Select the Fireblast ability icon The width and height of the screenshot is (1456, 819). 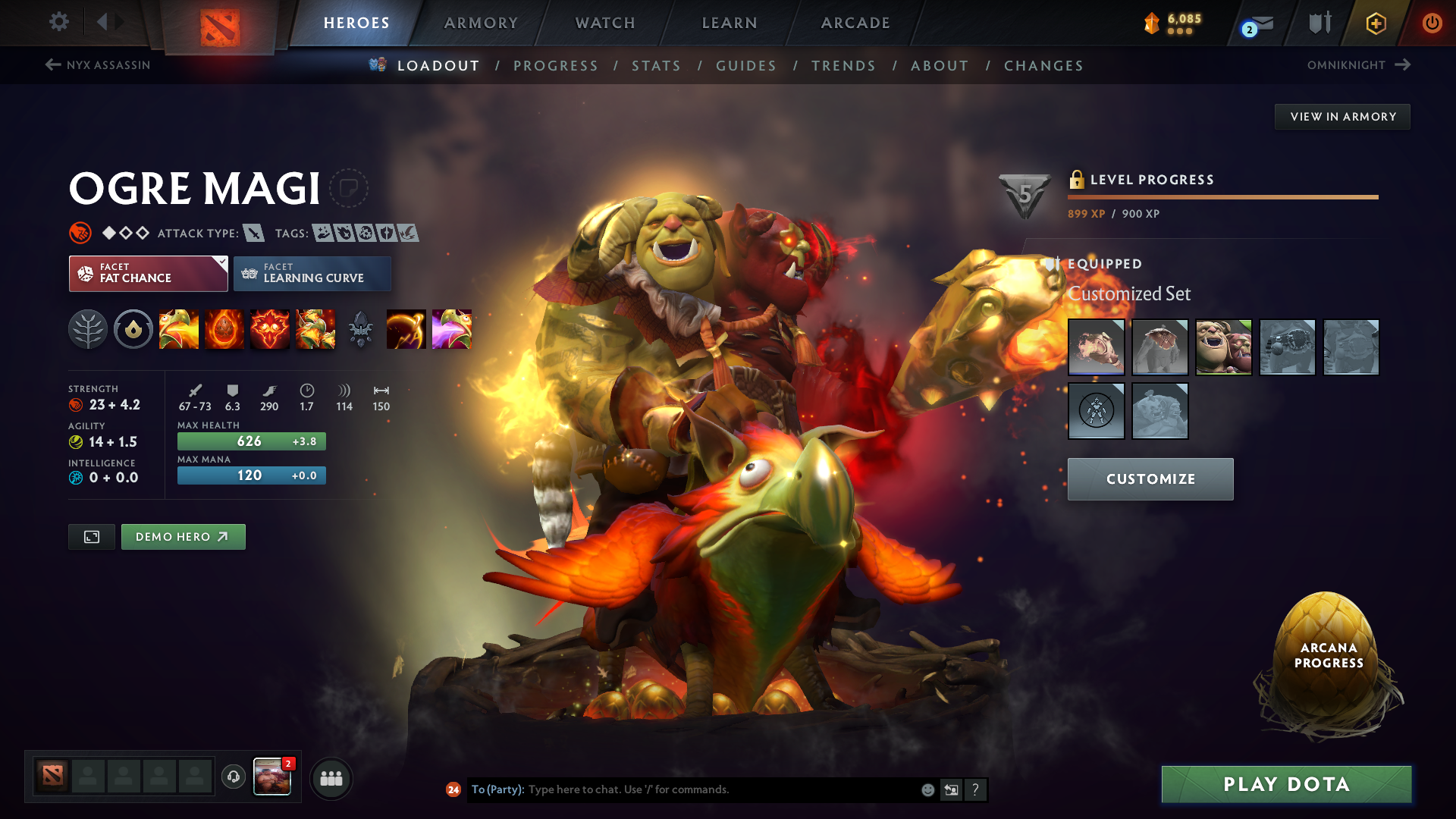[179, 329]
